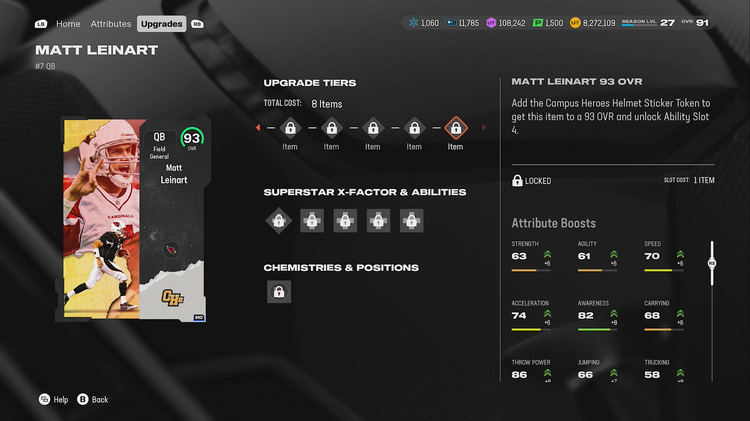This screenshot has height=421, width=750.
Task: Select the diamond-shaped X-Factor locked slot
Action: [x=279, y=220]
